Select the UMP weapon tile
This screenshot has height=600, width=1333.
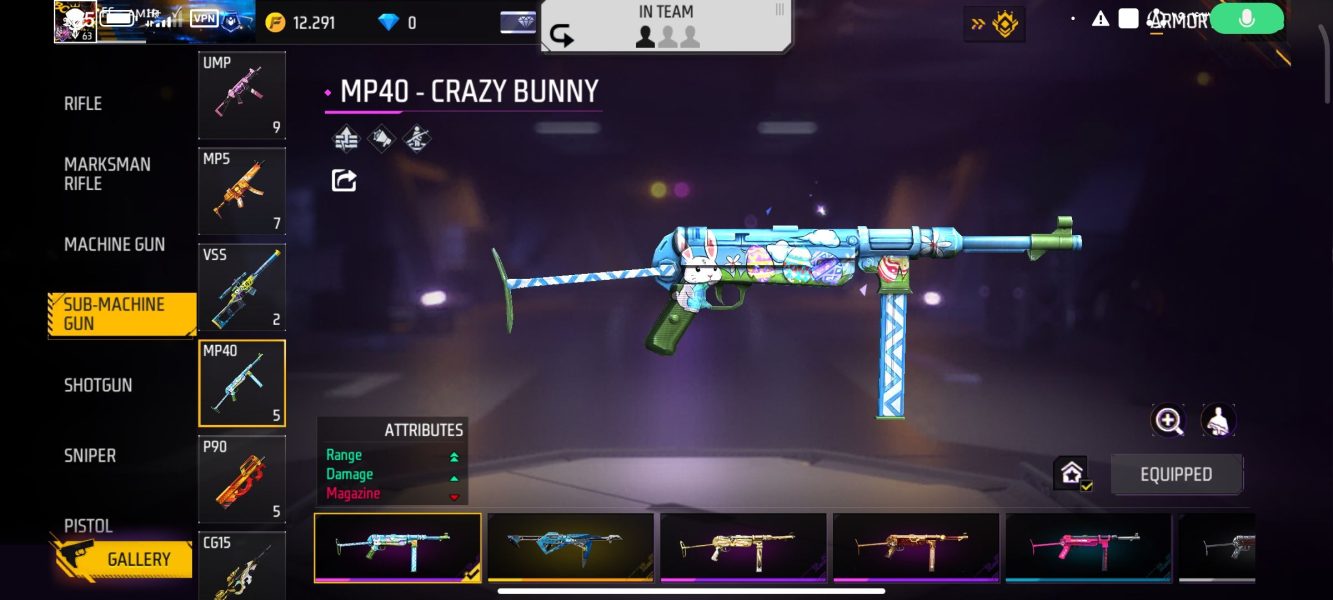pyautogui.click(x=242, y=95)
